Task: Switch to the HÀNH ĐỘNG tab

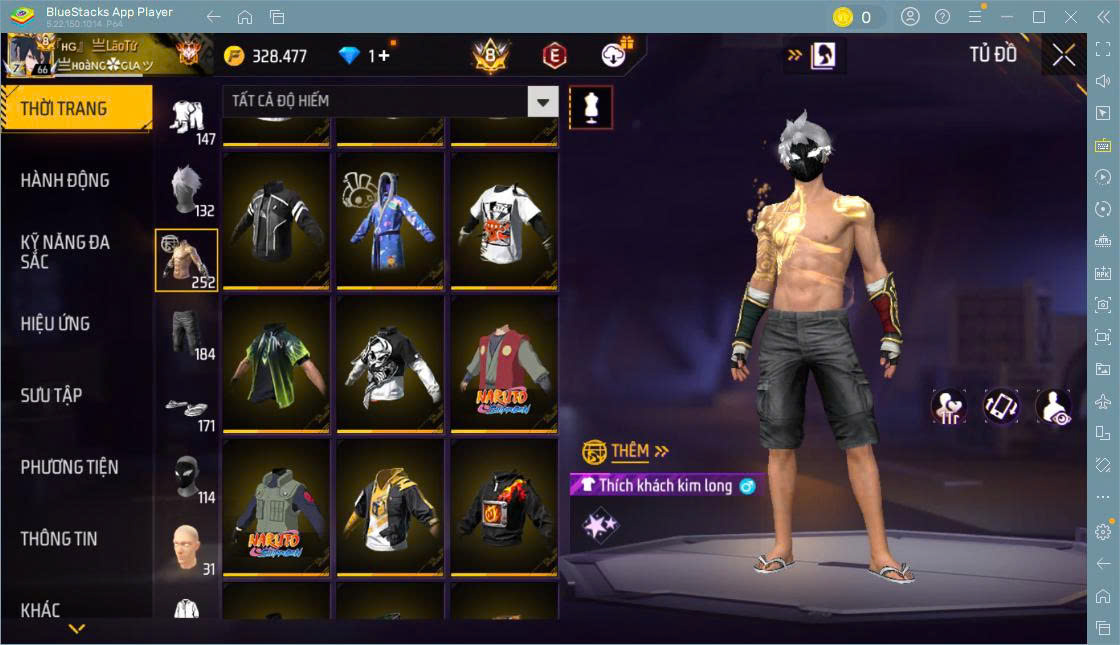Action: (x=66, y=181)
